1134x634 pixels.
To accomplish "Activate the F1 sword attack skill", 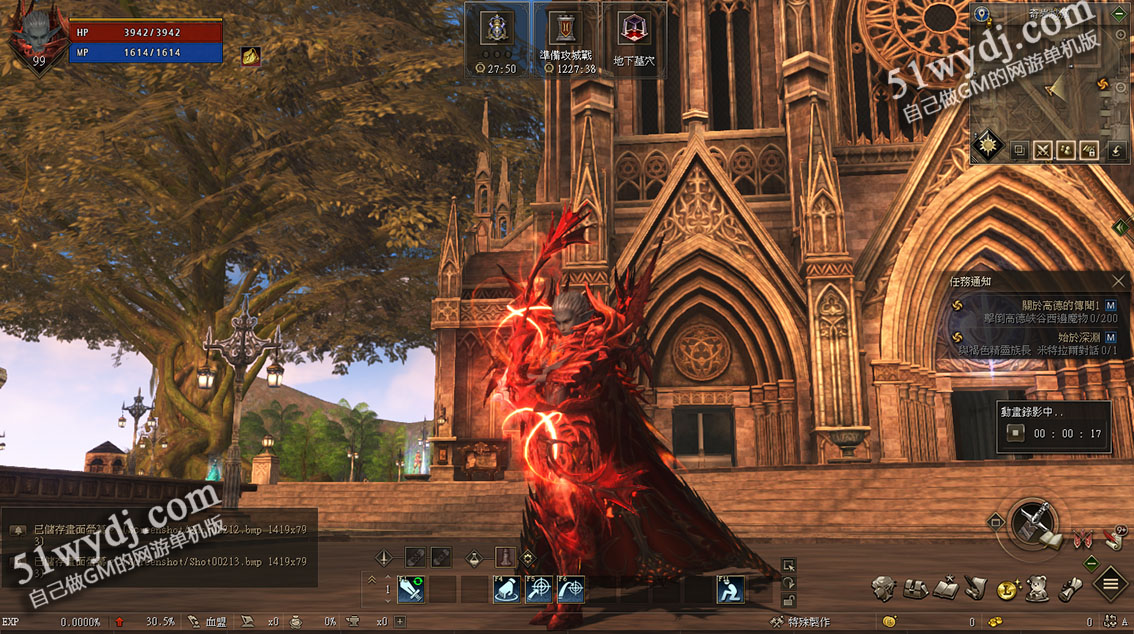I will point(411,590).
